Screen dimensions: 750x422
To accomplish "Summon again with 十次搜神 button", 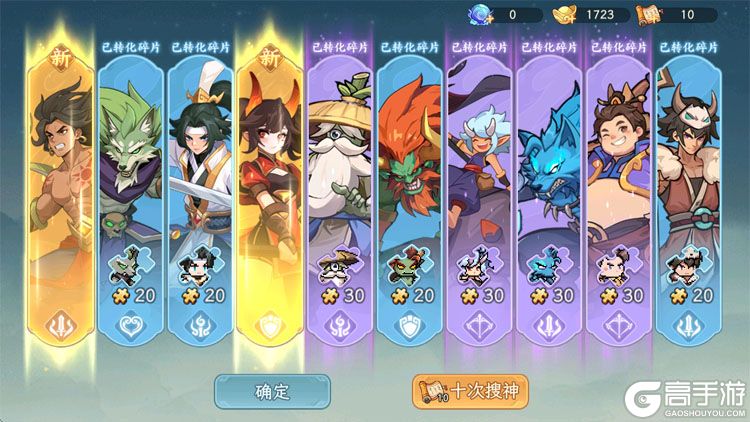I will tap(470, 391).
